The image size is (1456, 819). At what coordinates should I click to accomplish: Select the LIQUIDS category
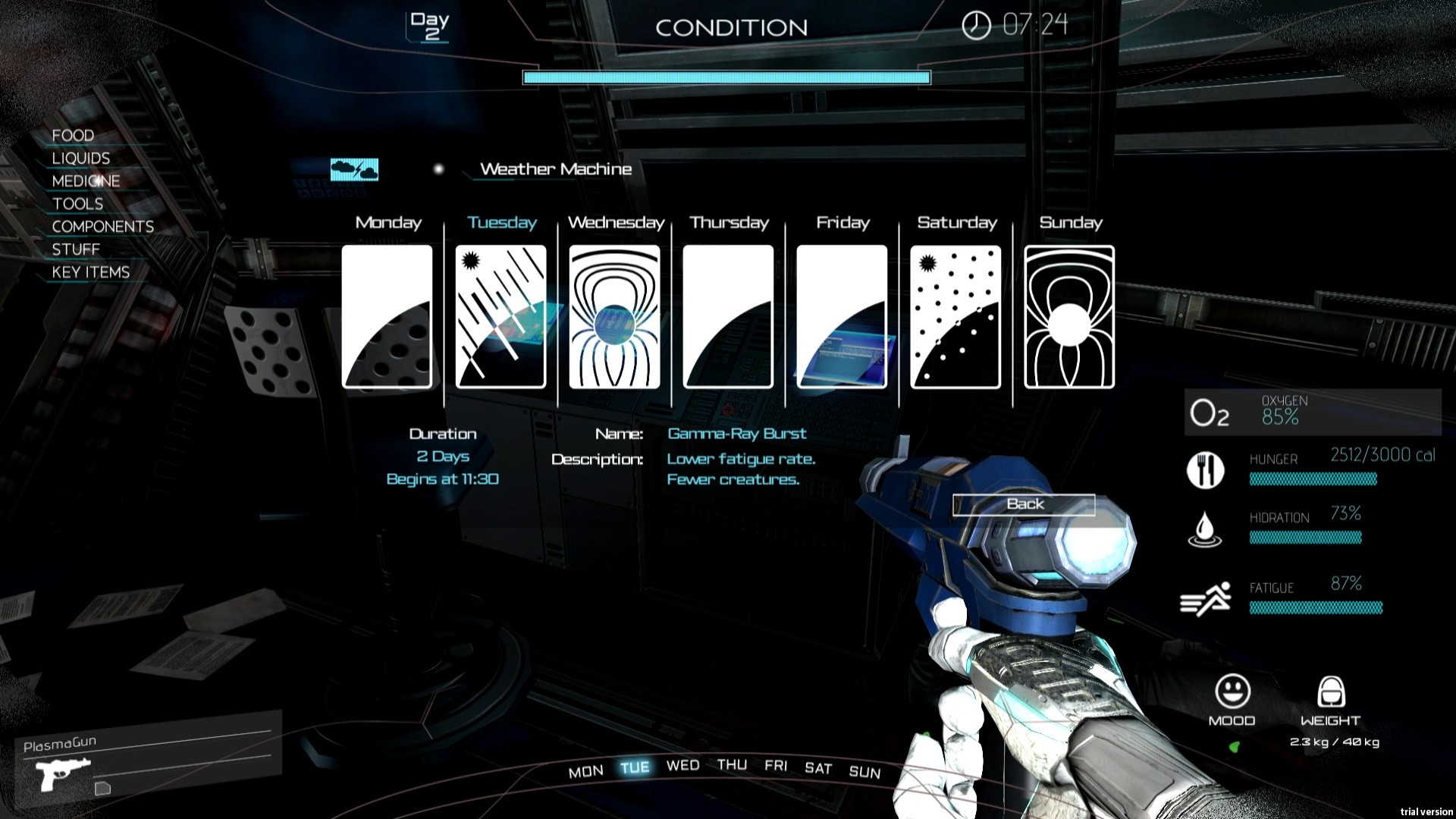(x=81, y=158)
